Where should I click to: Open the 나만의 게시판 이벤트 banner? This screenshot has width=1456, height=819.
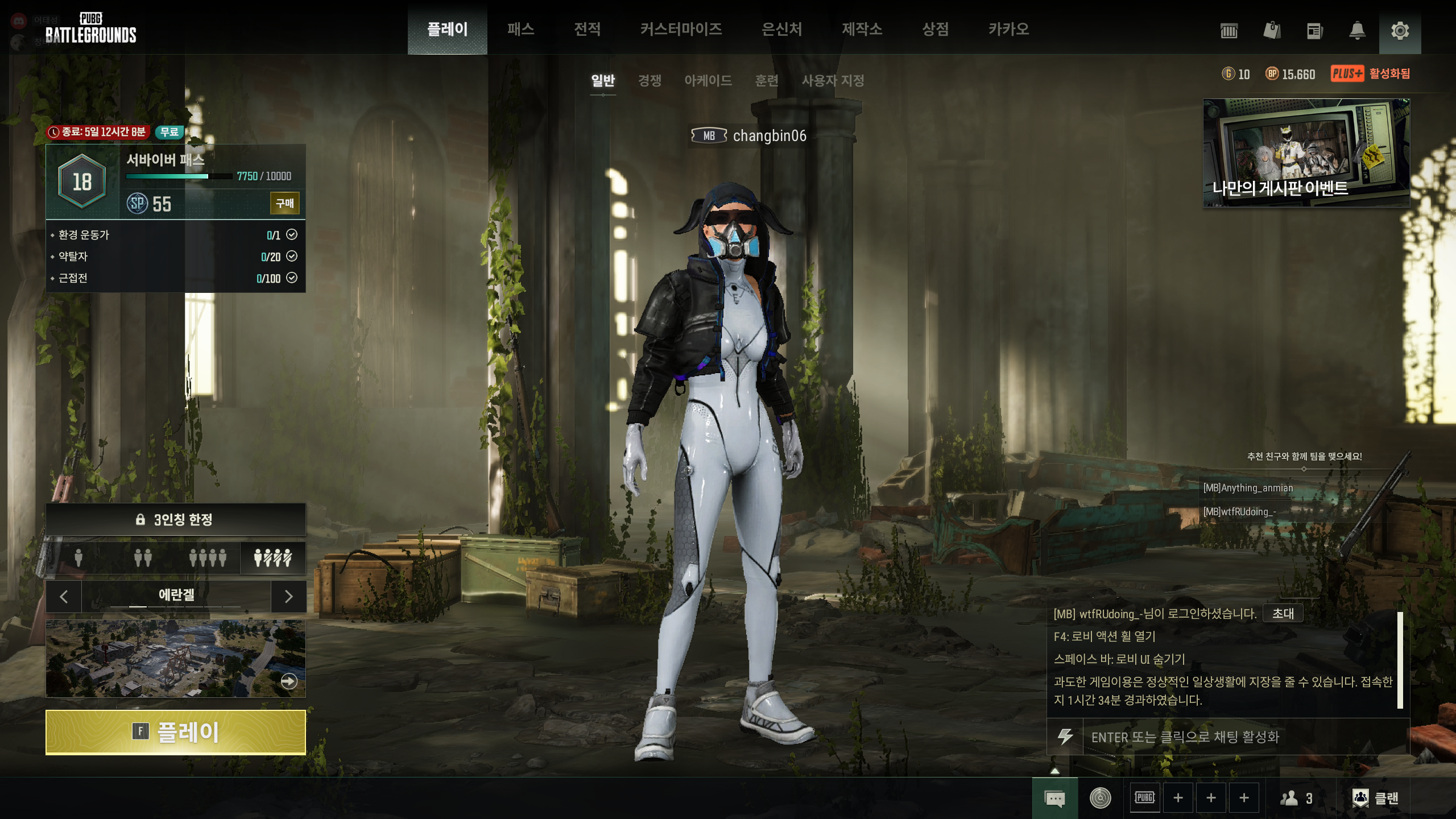[x=1306, y=152]
